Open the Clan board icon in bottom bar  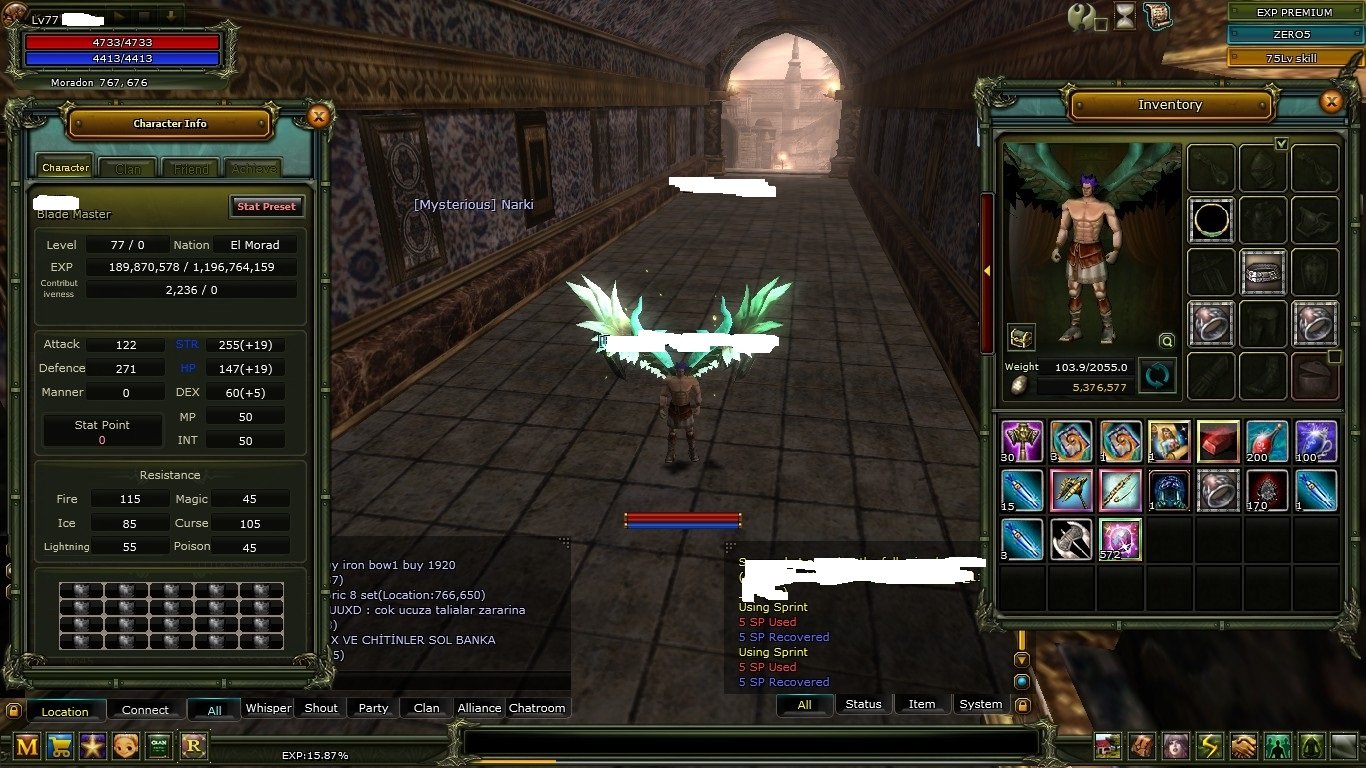tap(158, 746)
